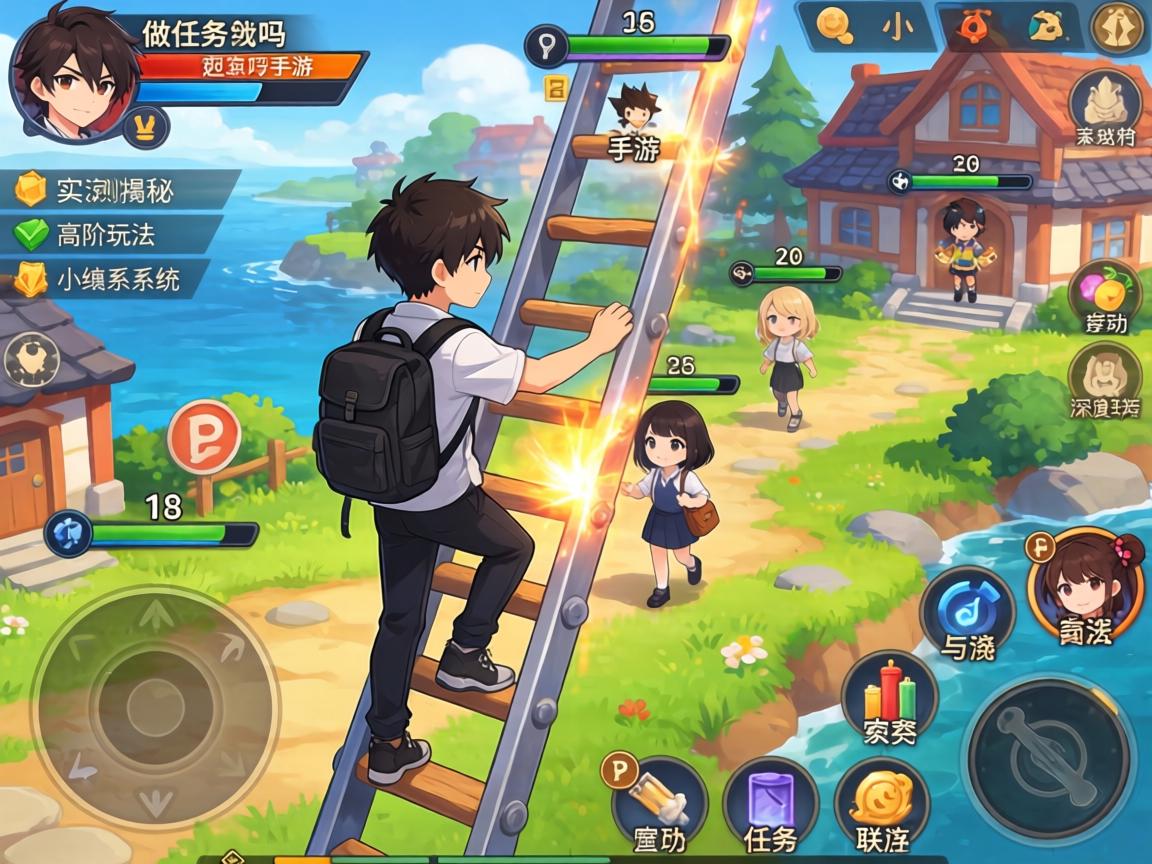Tap the magnifying glass search icon
The image size is (1152, 864).
[835, 27]
